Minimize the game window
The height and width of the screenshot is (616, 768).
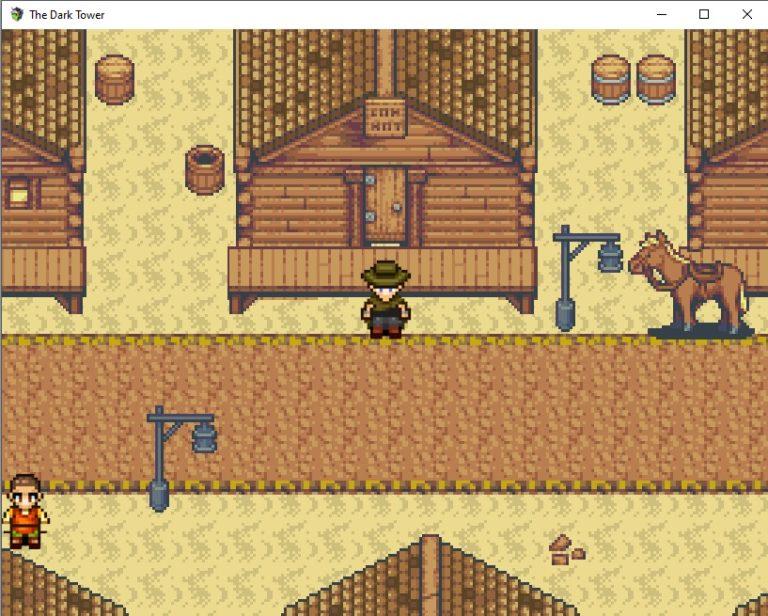point(660,14)
